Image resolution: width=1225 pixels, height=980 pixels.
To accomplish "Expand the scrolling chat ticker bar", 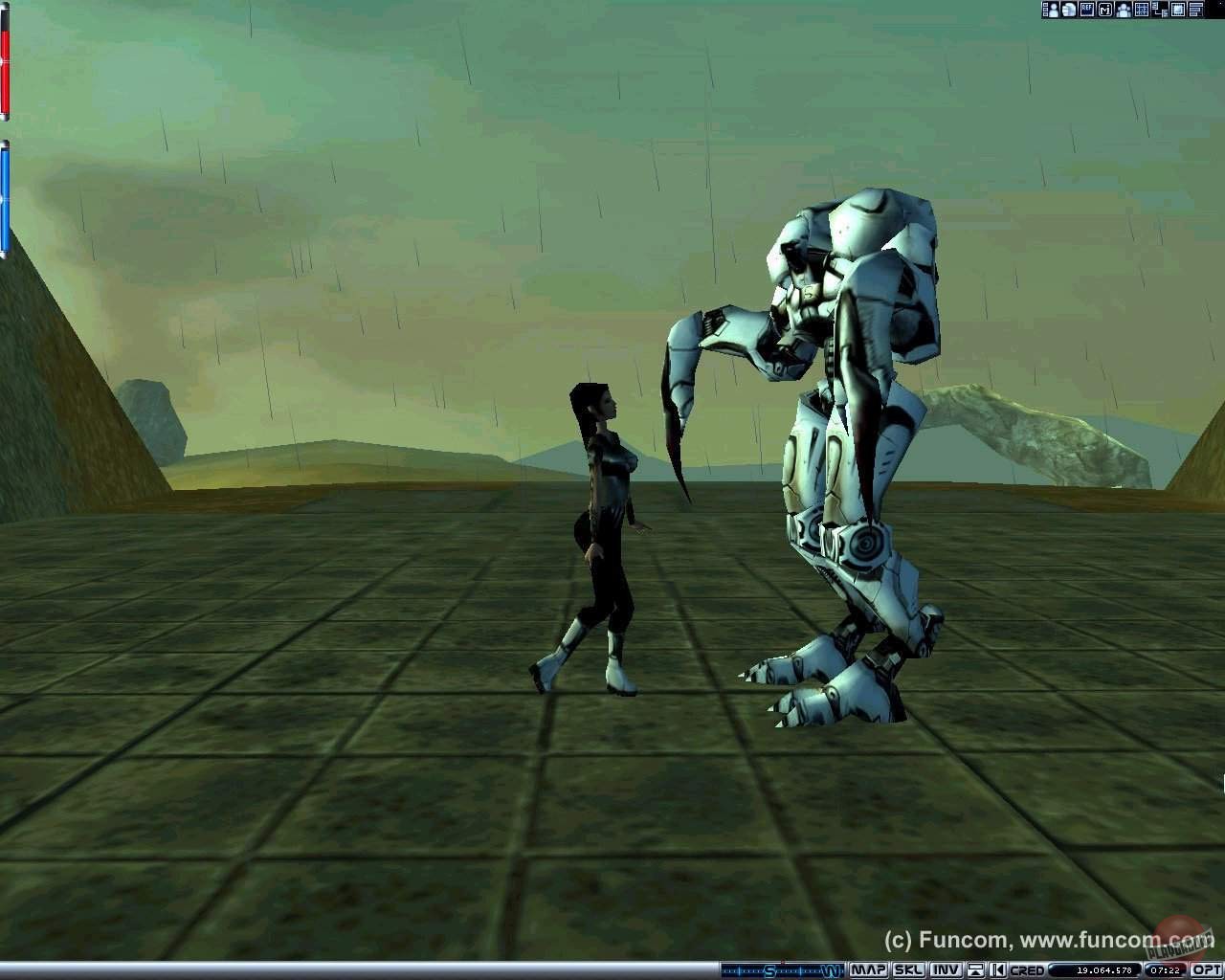I will [785, 970].
